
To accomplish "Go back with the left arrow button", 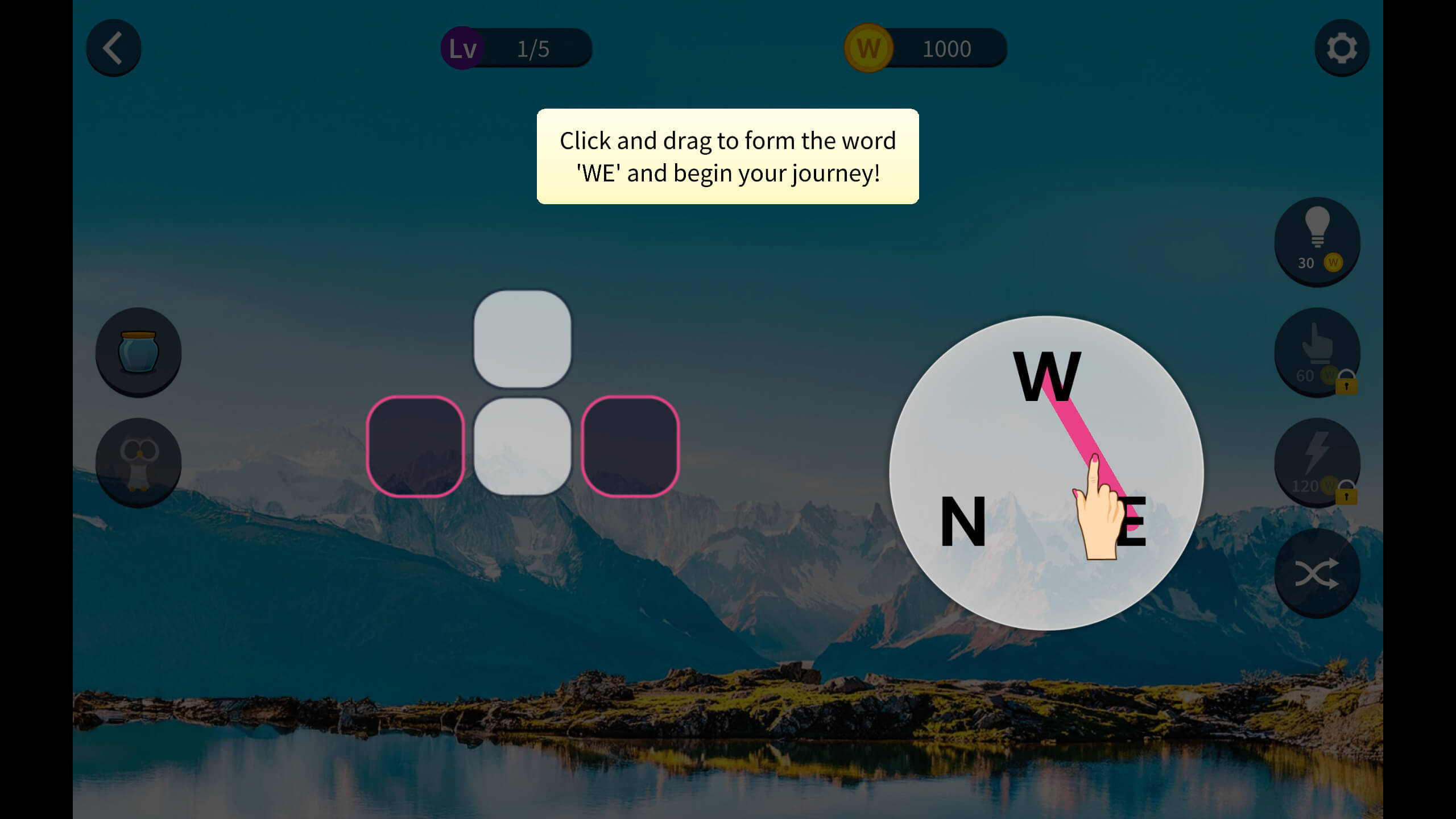I will point(113,48).
